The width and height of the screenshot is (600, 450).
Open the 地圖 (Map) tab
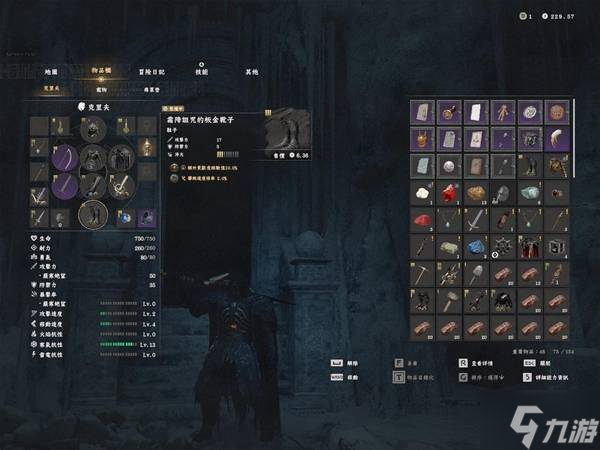[51, 72]
